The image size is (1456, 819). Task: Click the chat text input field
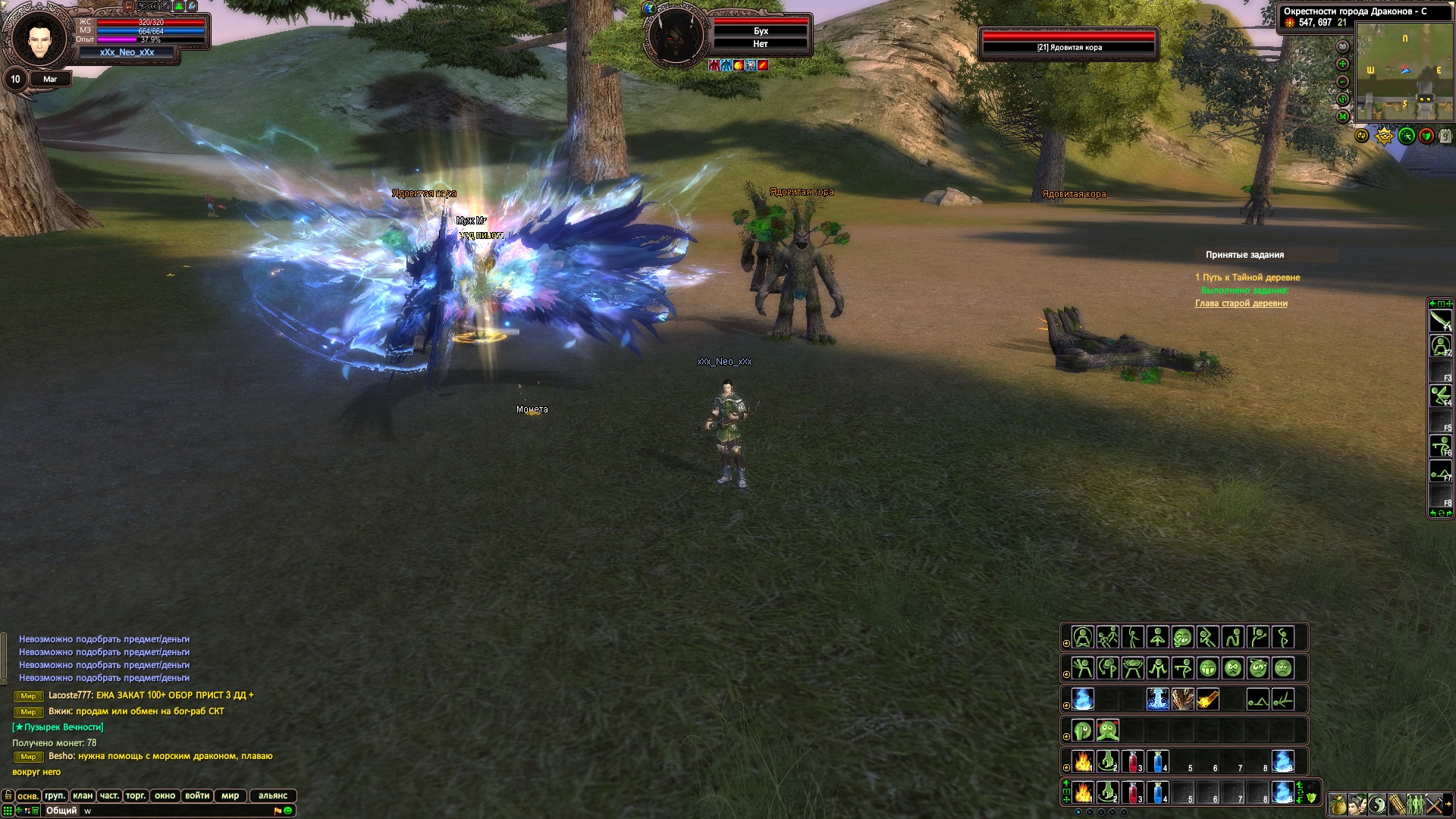(x=174, y=811)
